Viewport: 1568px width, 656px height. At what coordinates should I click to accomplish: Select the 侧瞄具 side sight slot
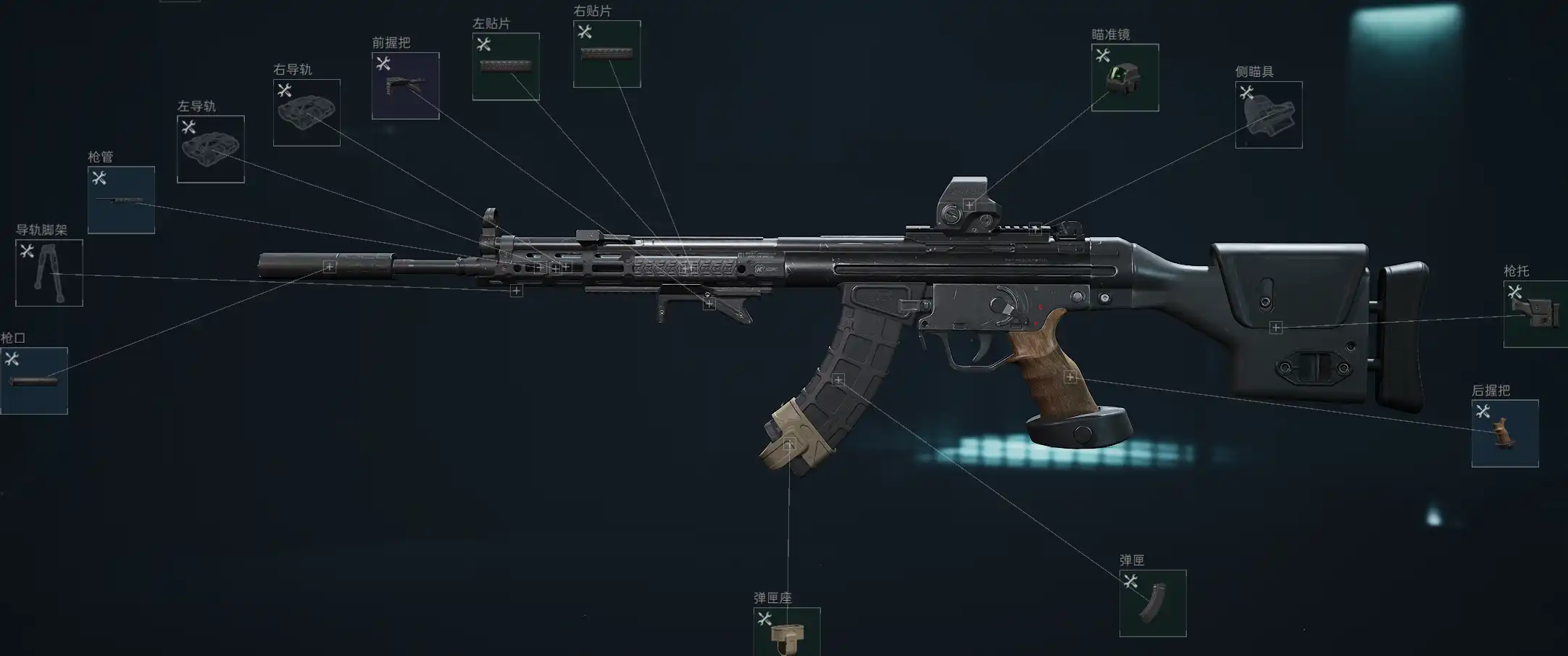point(1268,115)
